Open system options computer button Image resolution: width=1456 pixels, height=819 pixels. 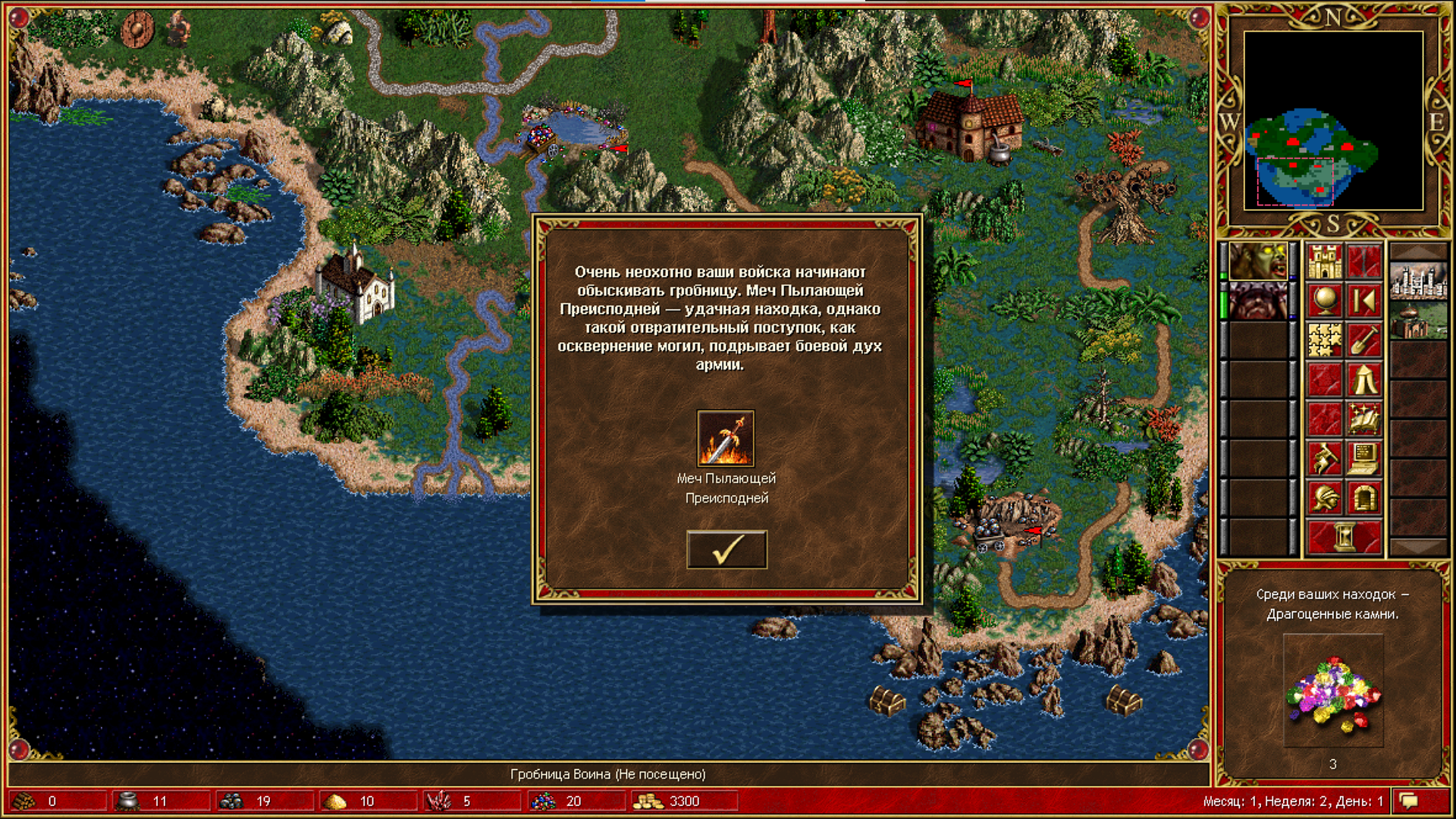[1363, 459]
